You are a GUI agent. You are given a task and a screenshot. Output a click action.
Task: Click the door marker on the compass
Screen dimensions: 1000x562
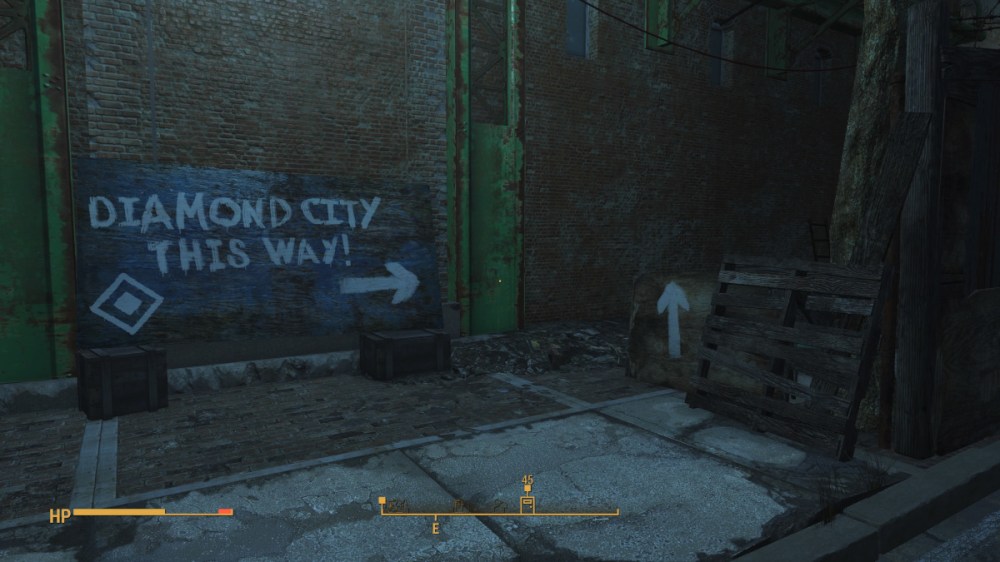click(x=527, y=504)
